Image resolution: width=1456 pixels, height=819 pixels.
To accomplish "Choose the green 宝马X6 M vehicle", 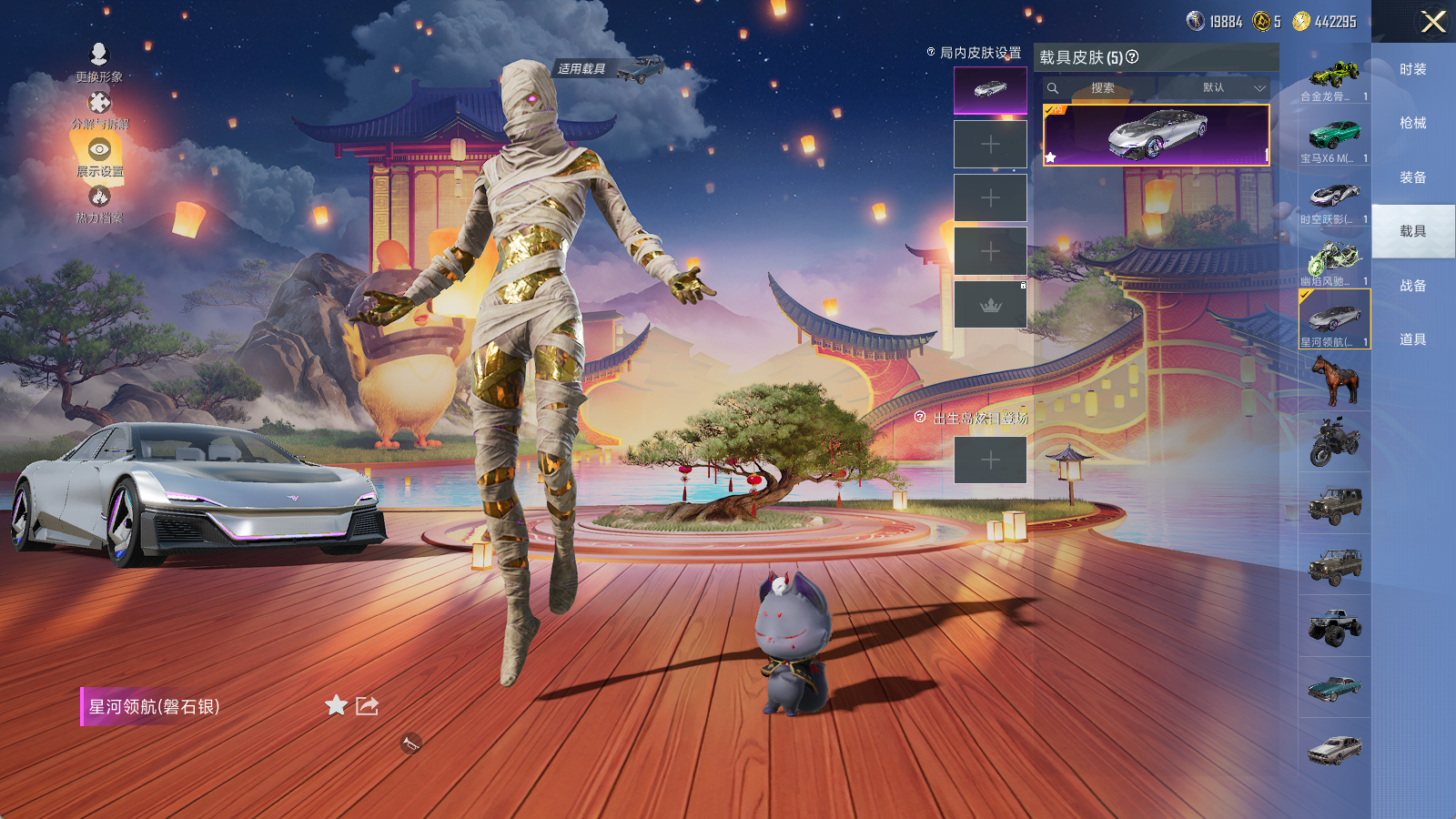I will (1334, 138).
